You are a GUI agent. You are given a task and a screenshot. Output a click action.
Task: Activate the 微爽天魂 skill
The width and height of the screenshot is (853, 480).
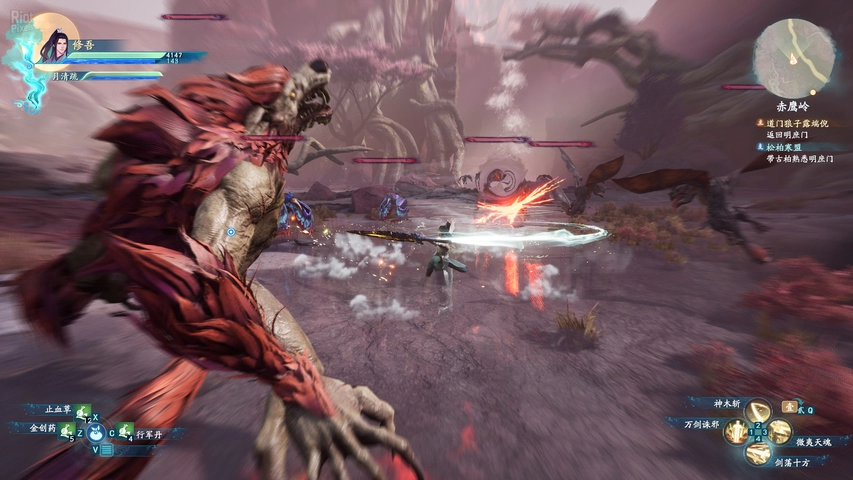pyautogui.click(x=781, y=432)
